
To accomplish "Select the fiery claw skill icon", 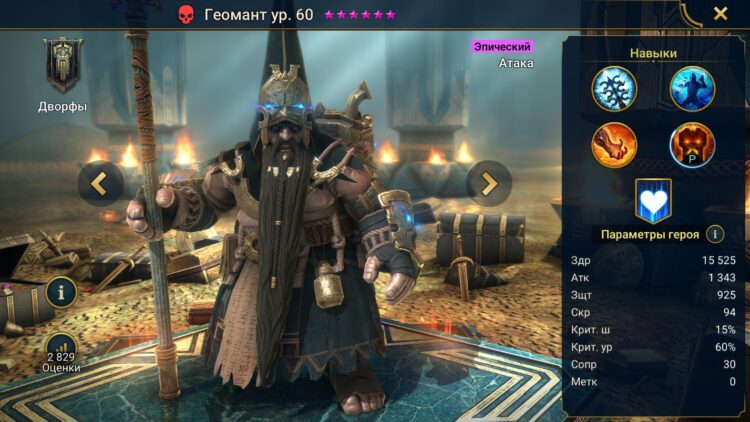I will click(614, 145).
